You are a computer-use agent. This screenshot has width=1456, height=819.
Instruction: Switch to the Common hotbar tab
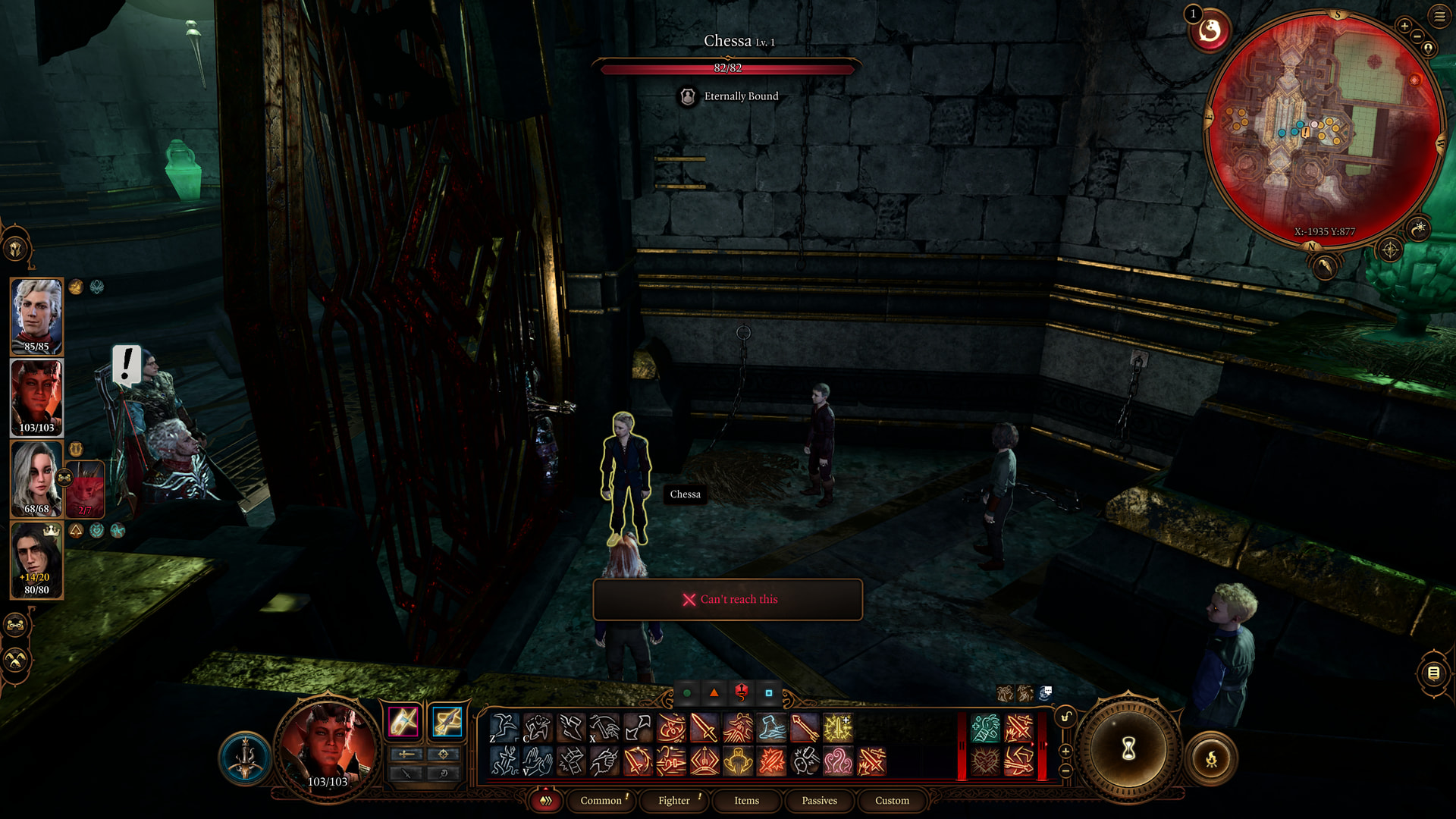601,800
